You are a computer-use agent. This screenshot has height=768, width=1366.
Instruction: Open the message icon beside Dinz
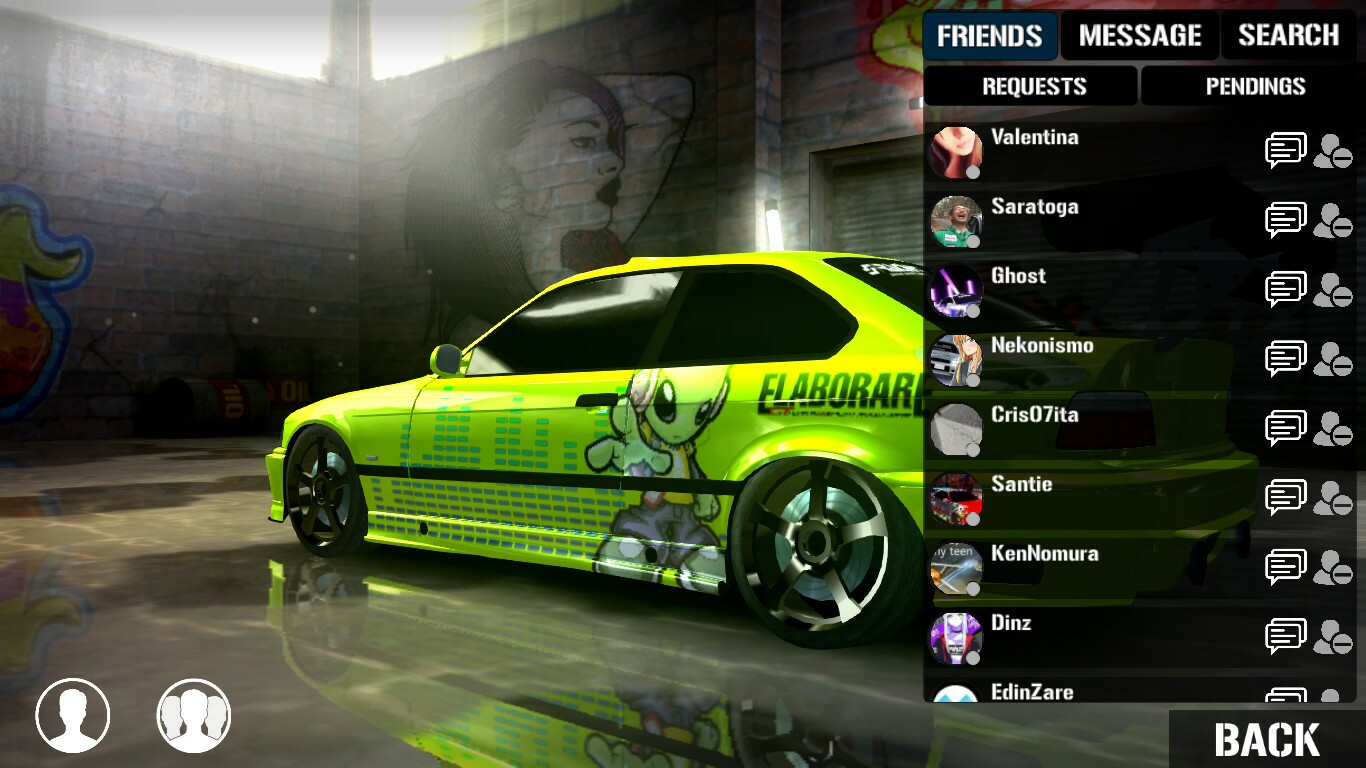click(x=1286, y=634)
